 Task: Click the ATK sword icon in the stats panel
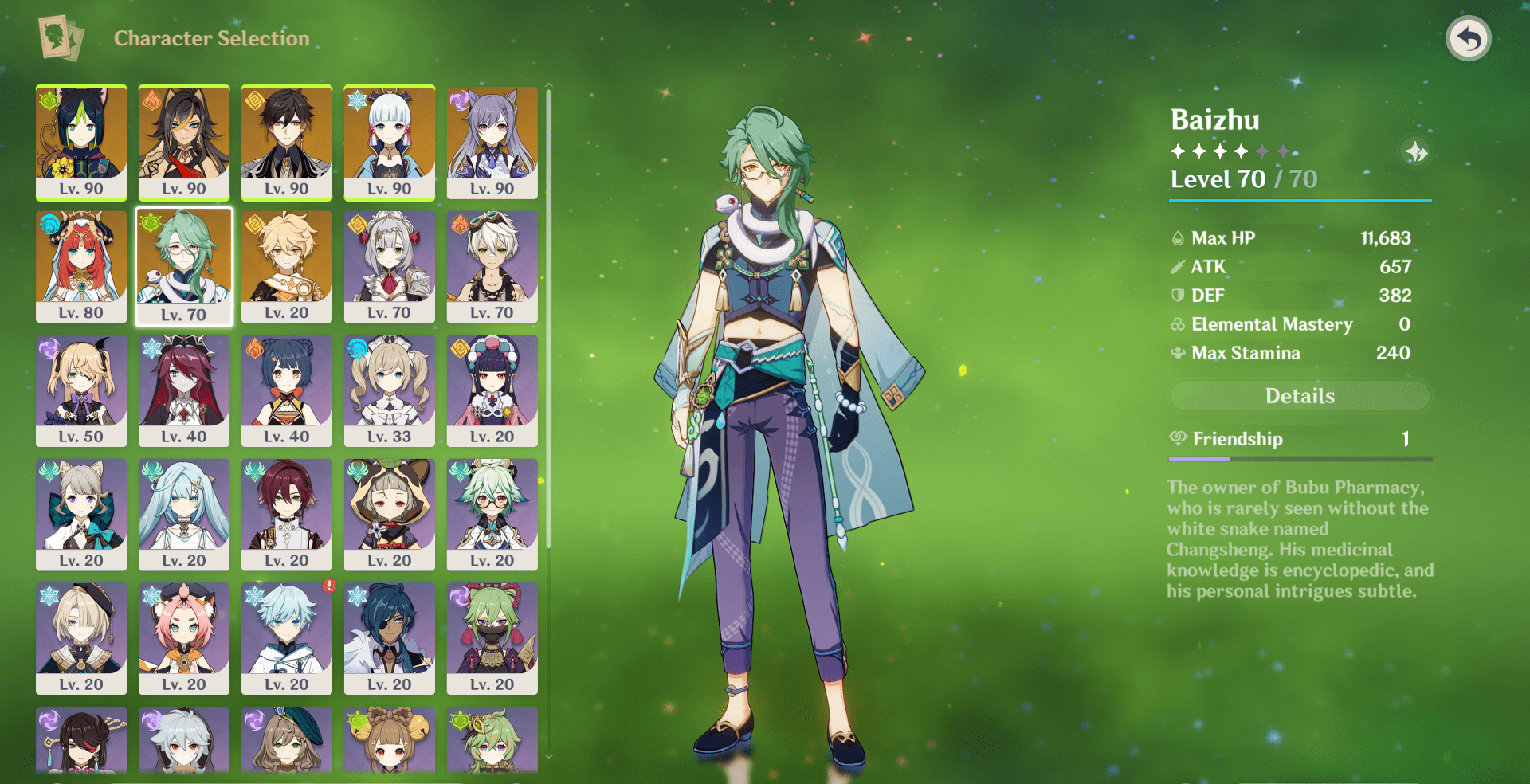coord(1177,266)
